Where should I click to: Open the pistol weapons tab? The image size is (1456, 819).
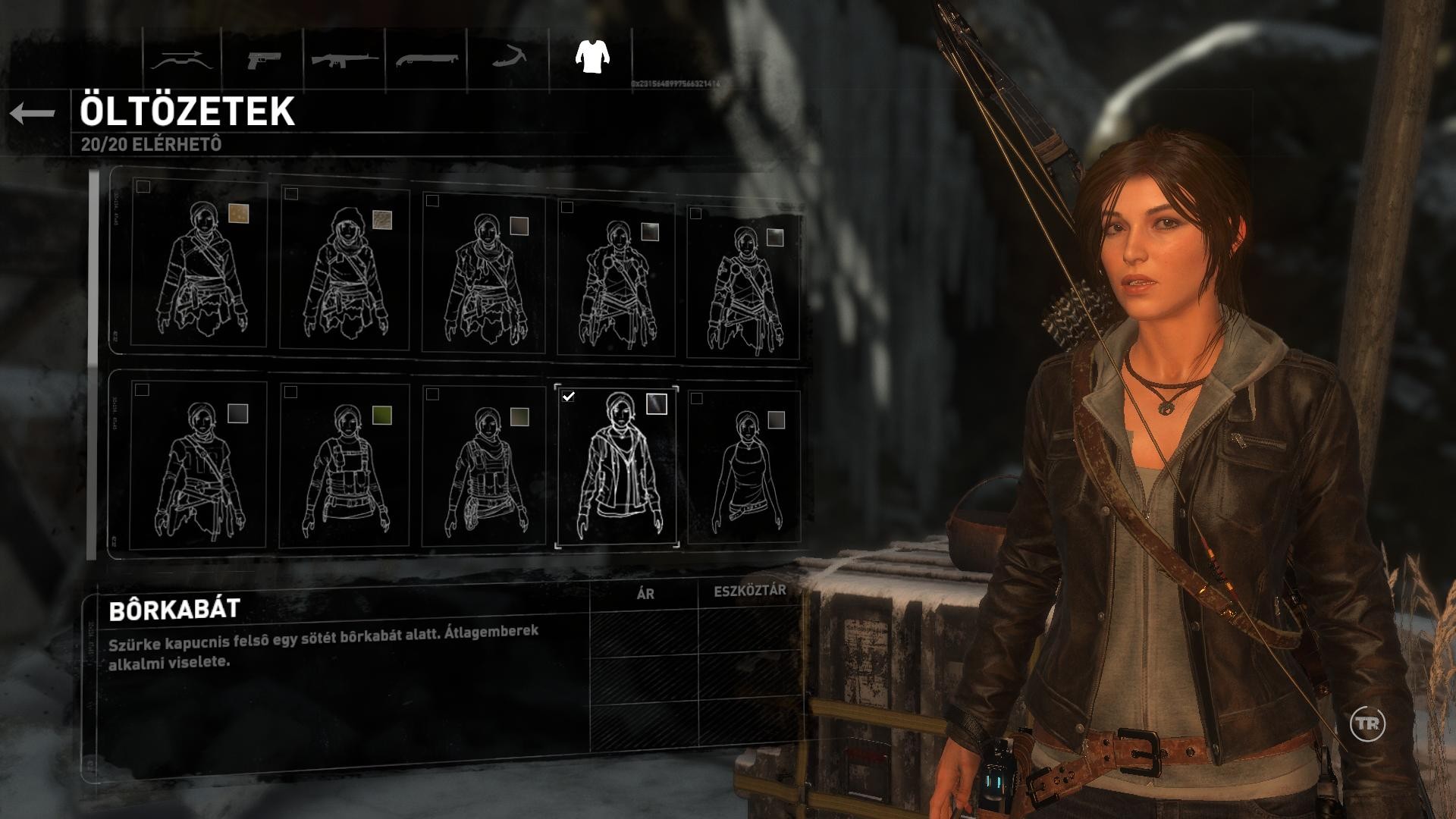click(263, 60)
